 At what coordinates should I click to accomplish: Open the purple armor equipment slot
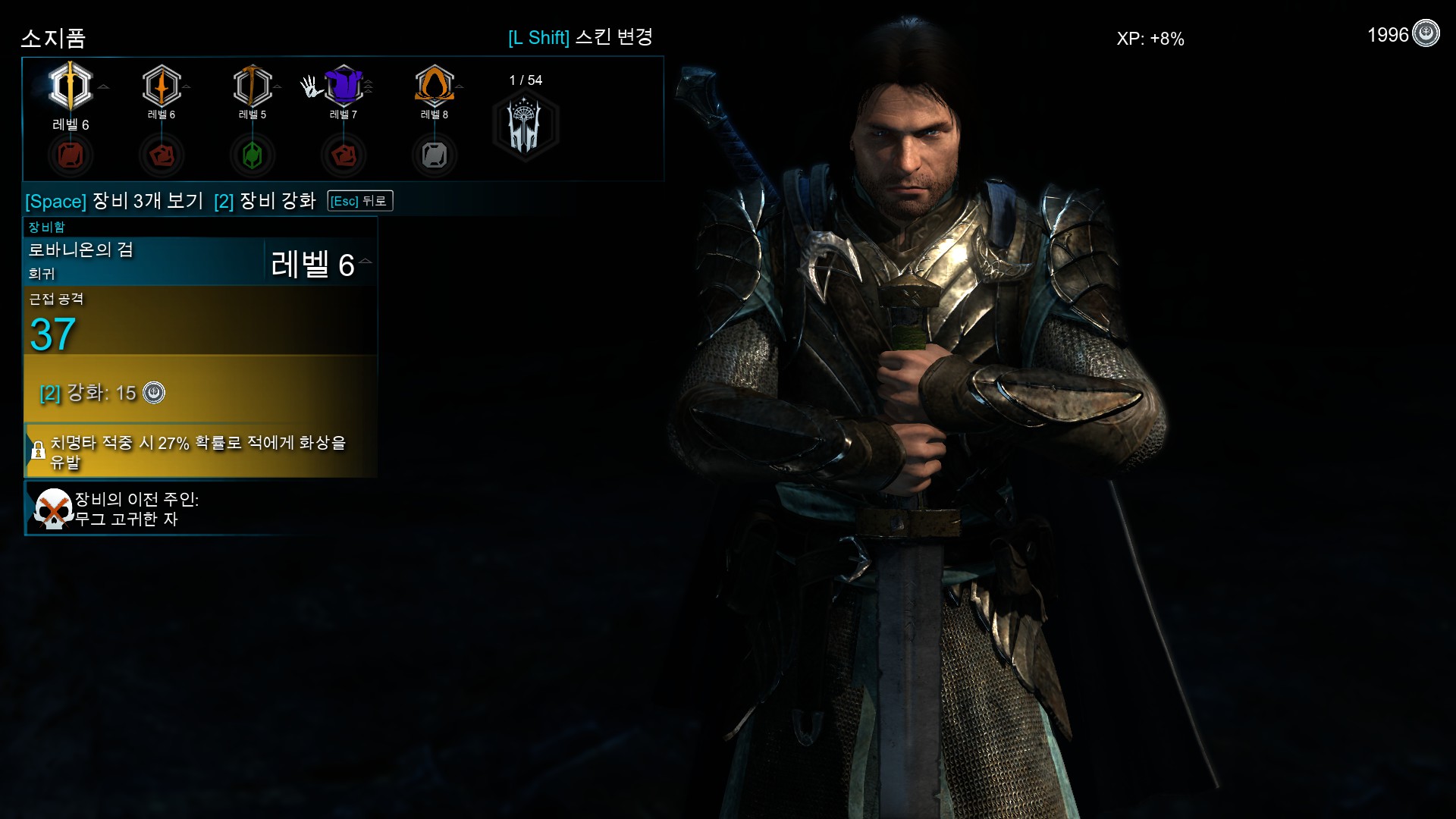pos(344,84)
